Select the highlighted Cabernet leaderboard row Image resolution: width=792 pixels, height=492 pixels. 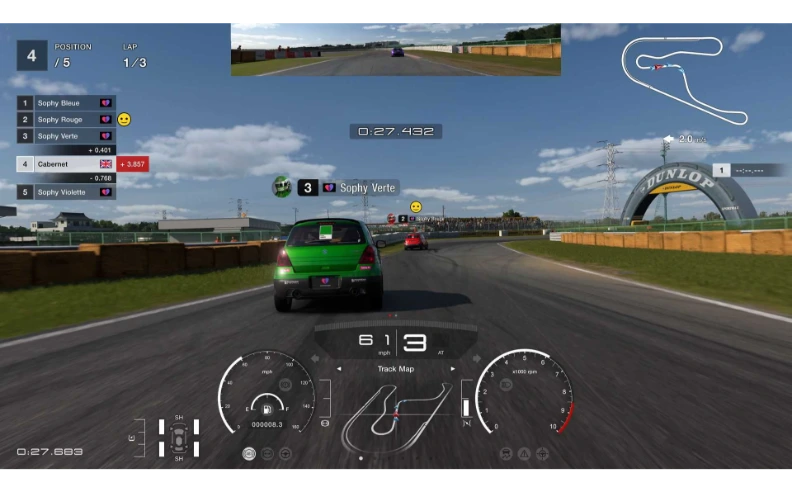pyautogui.click(x=66, y=163)
